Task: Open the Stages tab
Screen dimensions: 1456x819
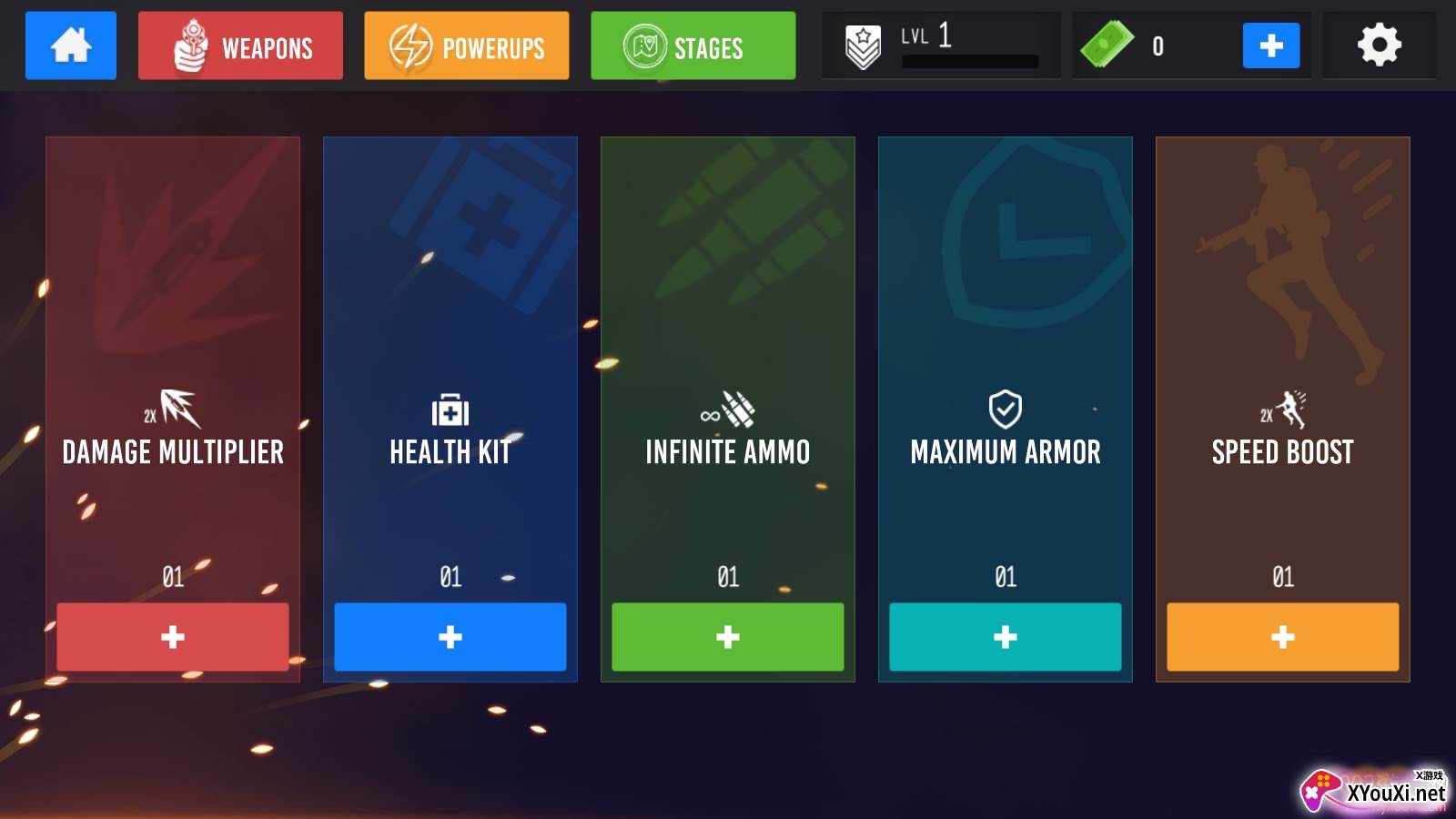Action: point(693,45)
